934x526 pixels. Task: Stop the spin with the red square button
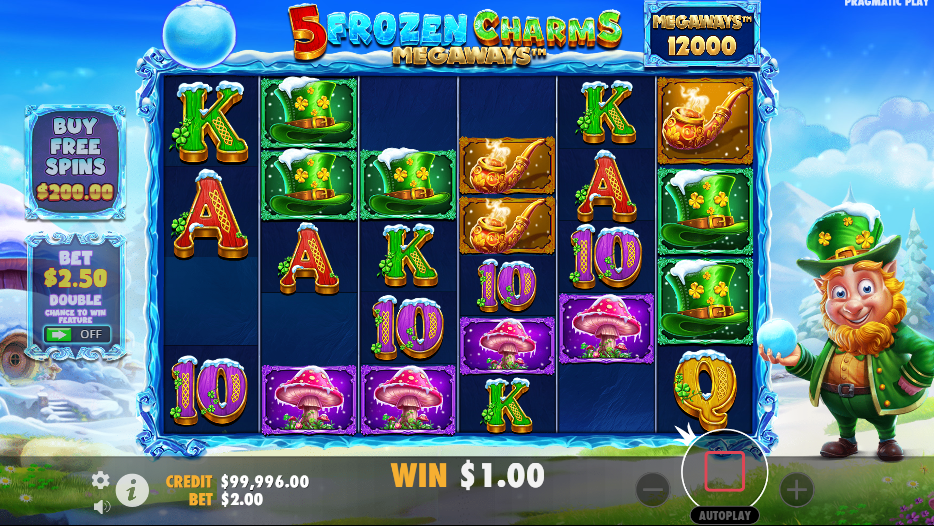(724, 472)
